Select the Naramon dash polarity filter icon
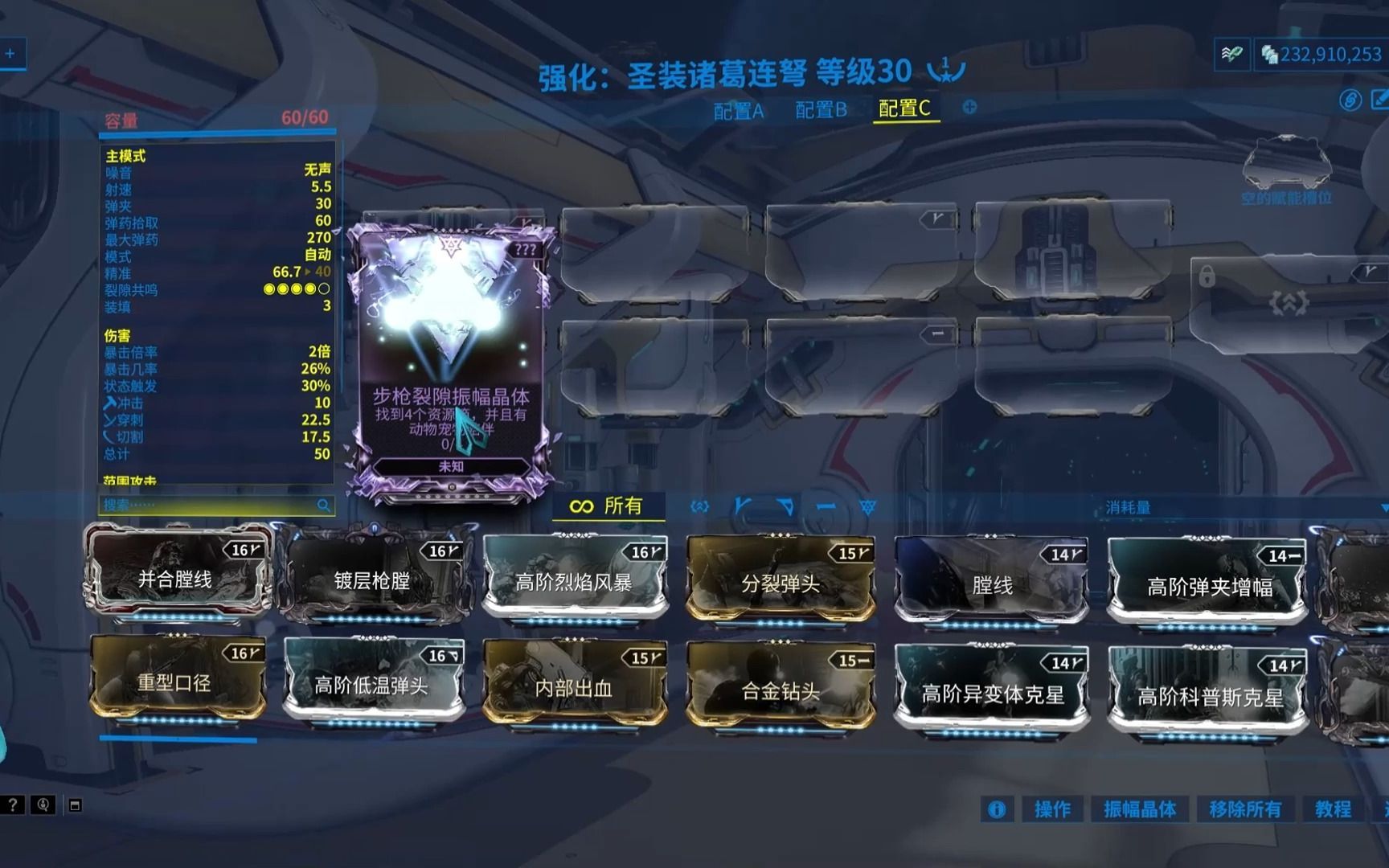Viewport: 1389px width, 868px height. click(826, 506)
